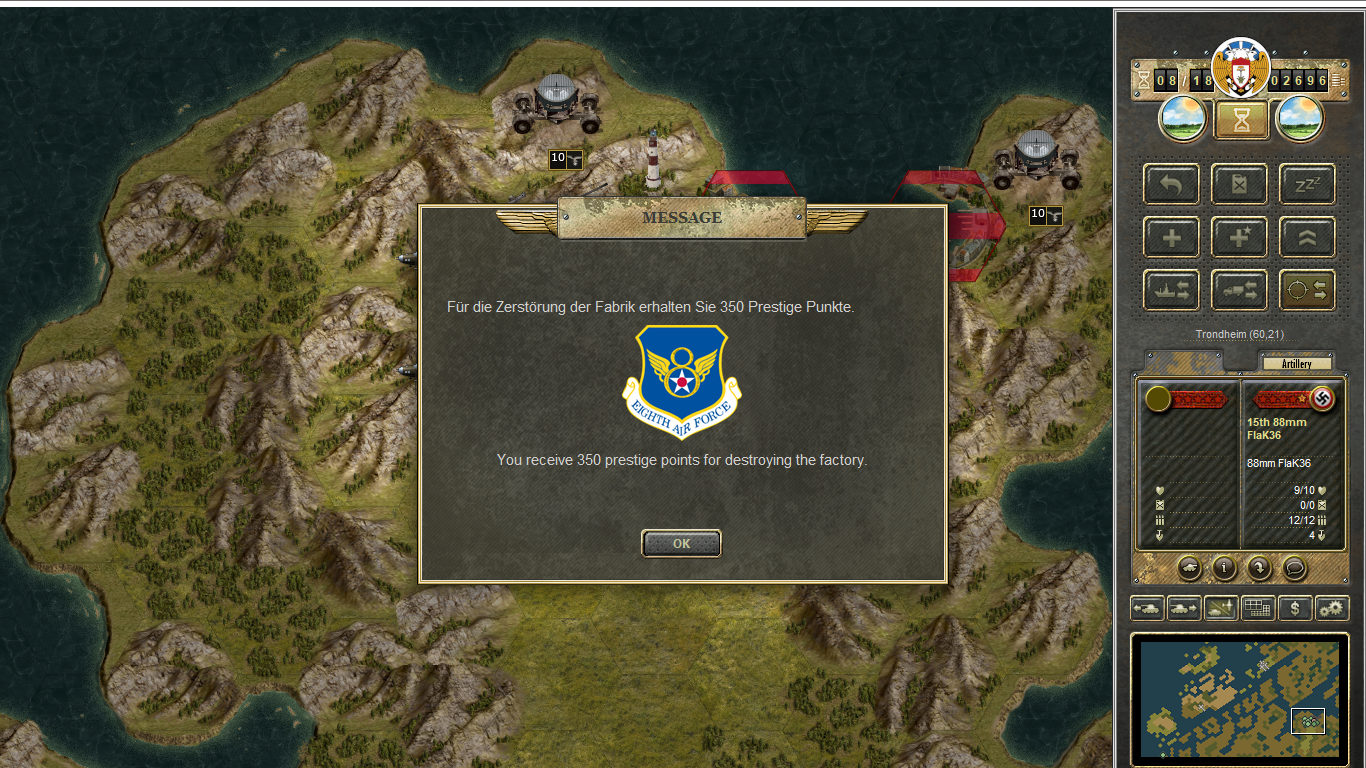This screenshot has width=1366, height=768.
Task: Click the ship embark swap button
Action: (1171, 290)
